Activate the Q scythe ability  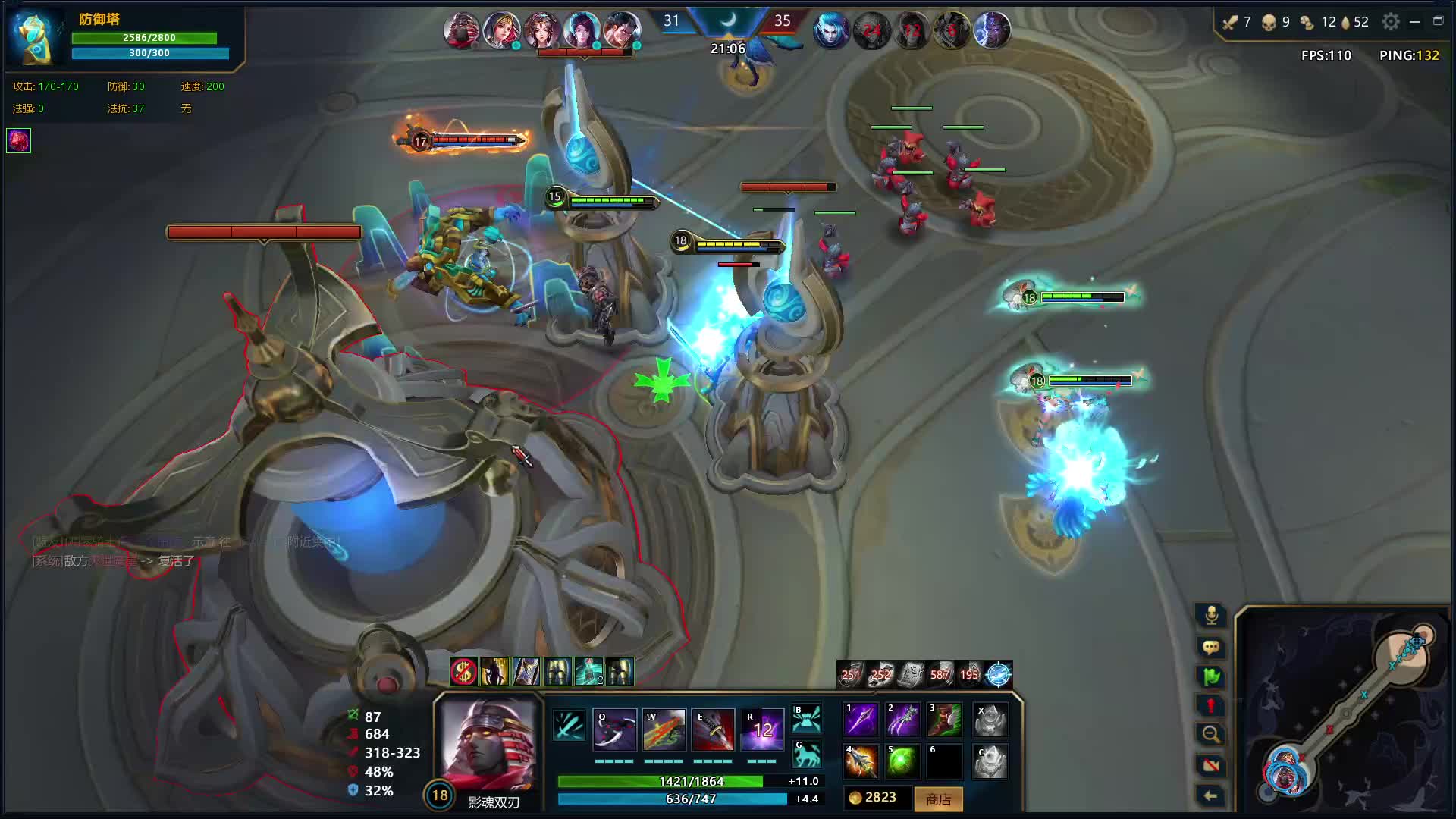coord(614,730)
